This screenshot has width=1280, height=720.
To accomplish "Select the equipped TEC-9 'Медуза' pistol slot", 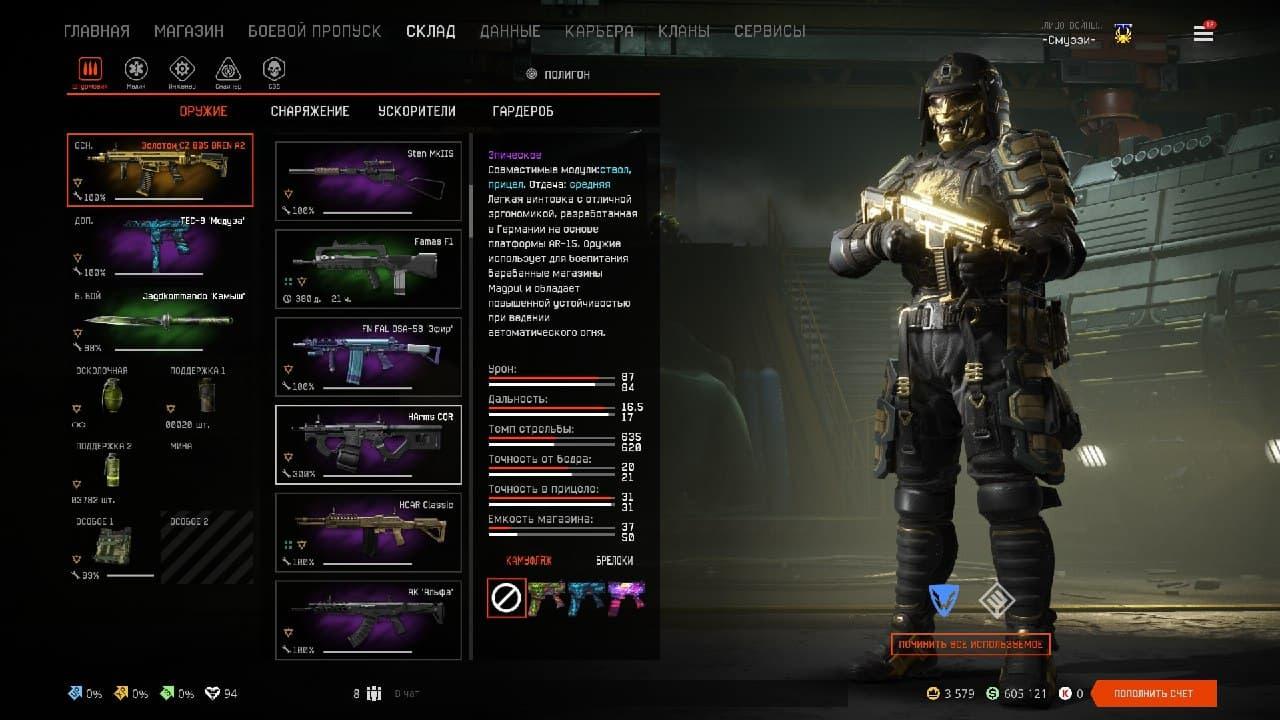I will coord(160,246).
